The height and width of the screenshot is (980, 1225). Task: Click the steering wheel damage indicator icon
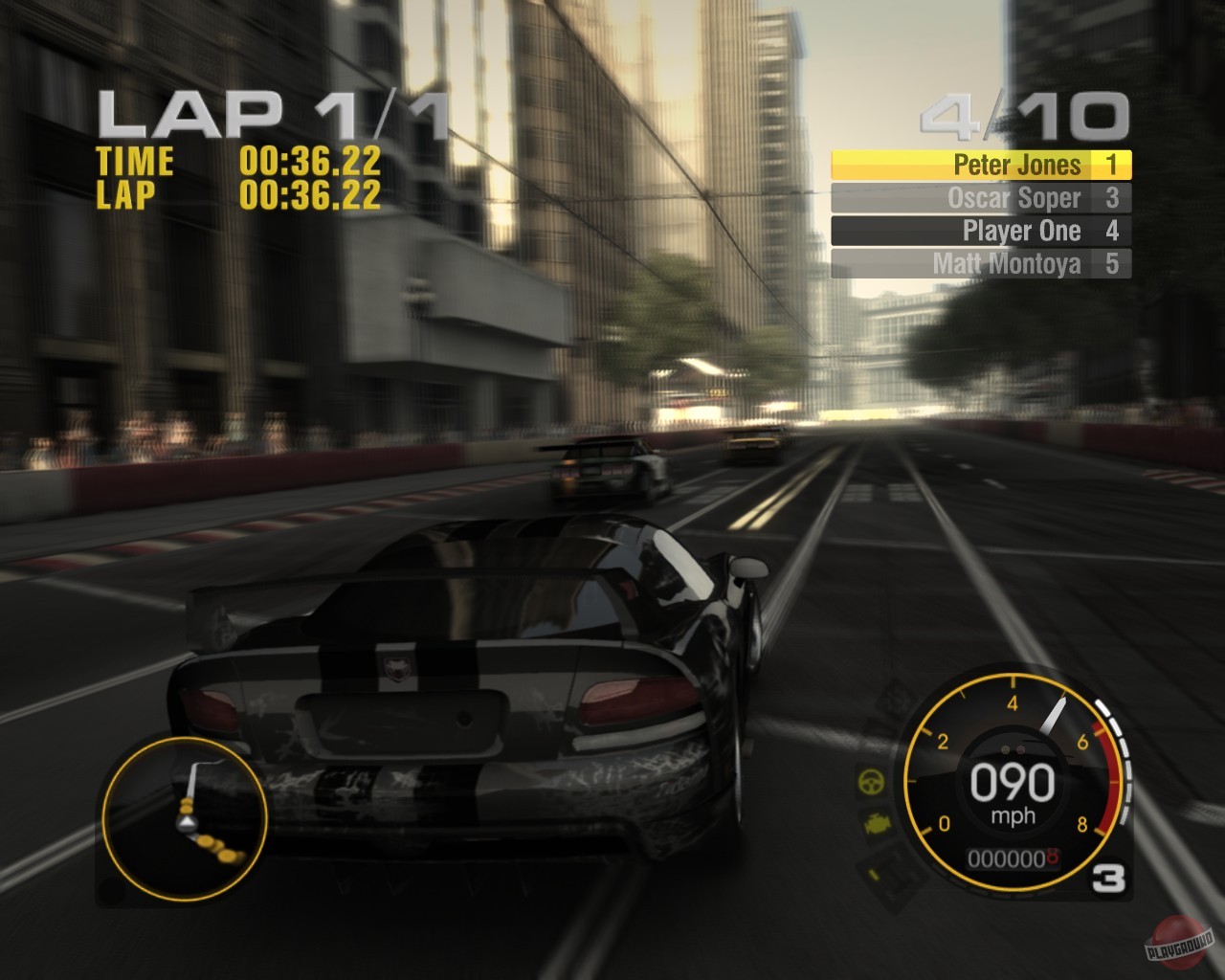coord(871,782)
